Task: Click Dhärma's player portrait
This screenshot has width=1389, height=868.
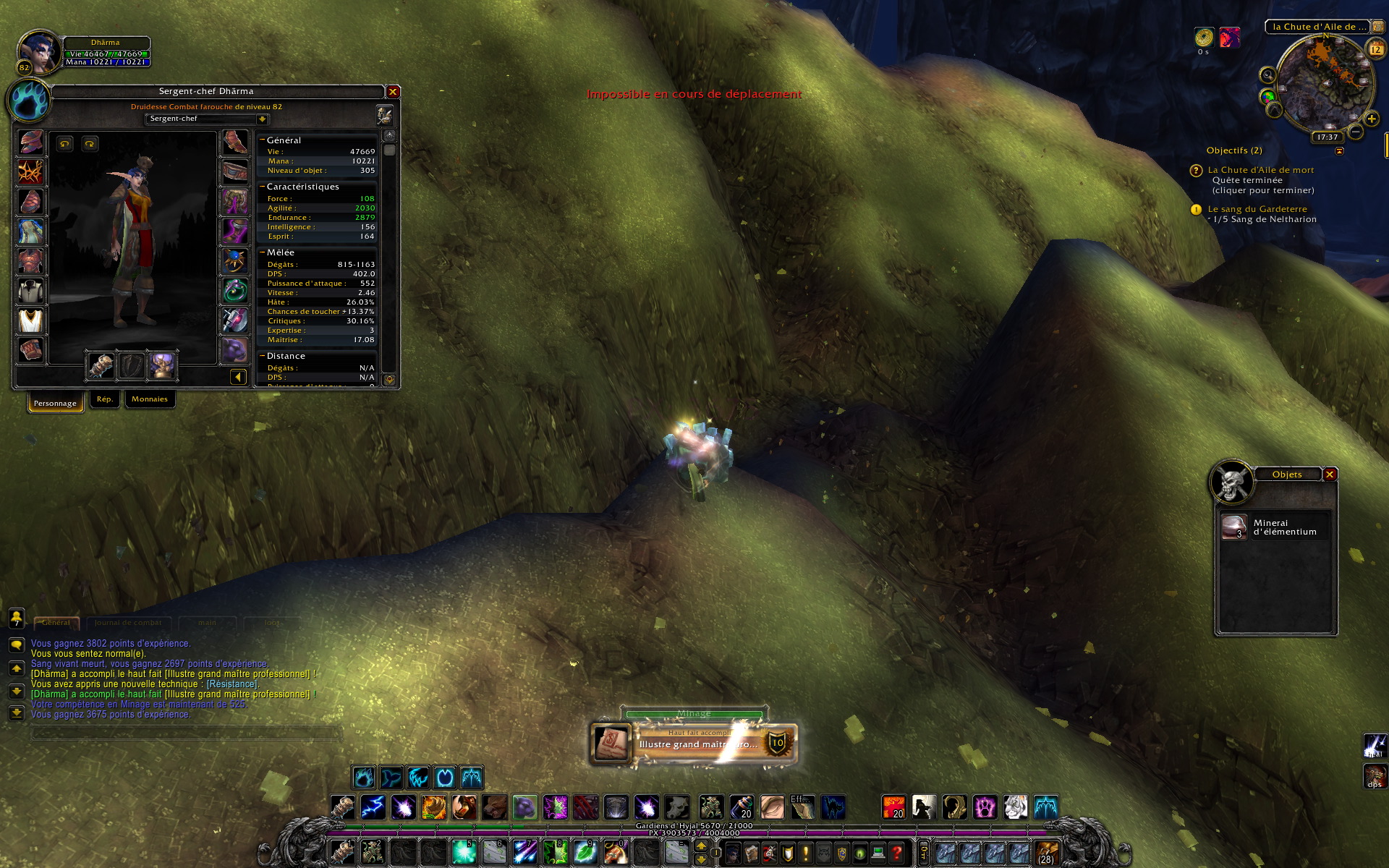Action: coord(38,52)
